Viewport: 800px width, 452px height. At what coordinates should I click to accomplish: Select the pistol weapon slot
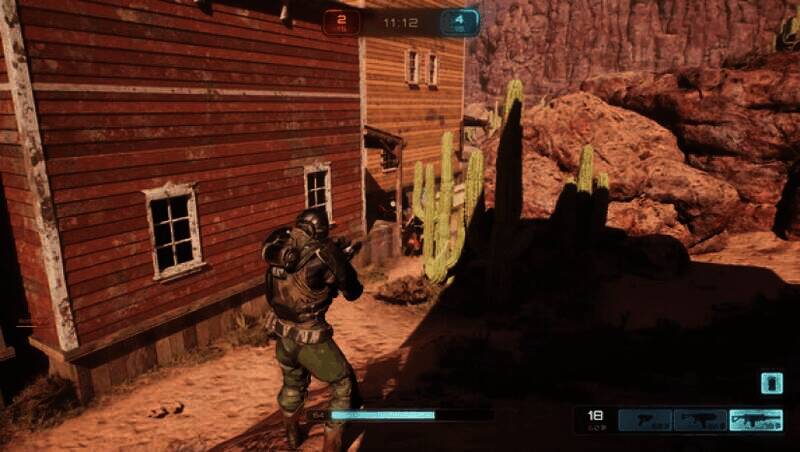(644, 420)
